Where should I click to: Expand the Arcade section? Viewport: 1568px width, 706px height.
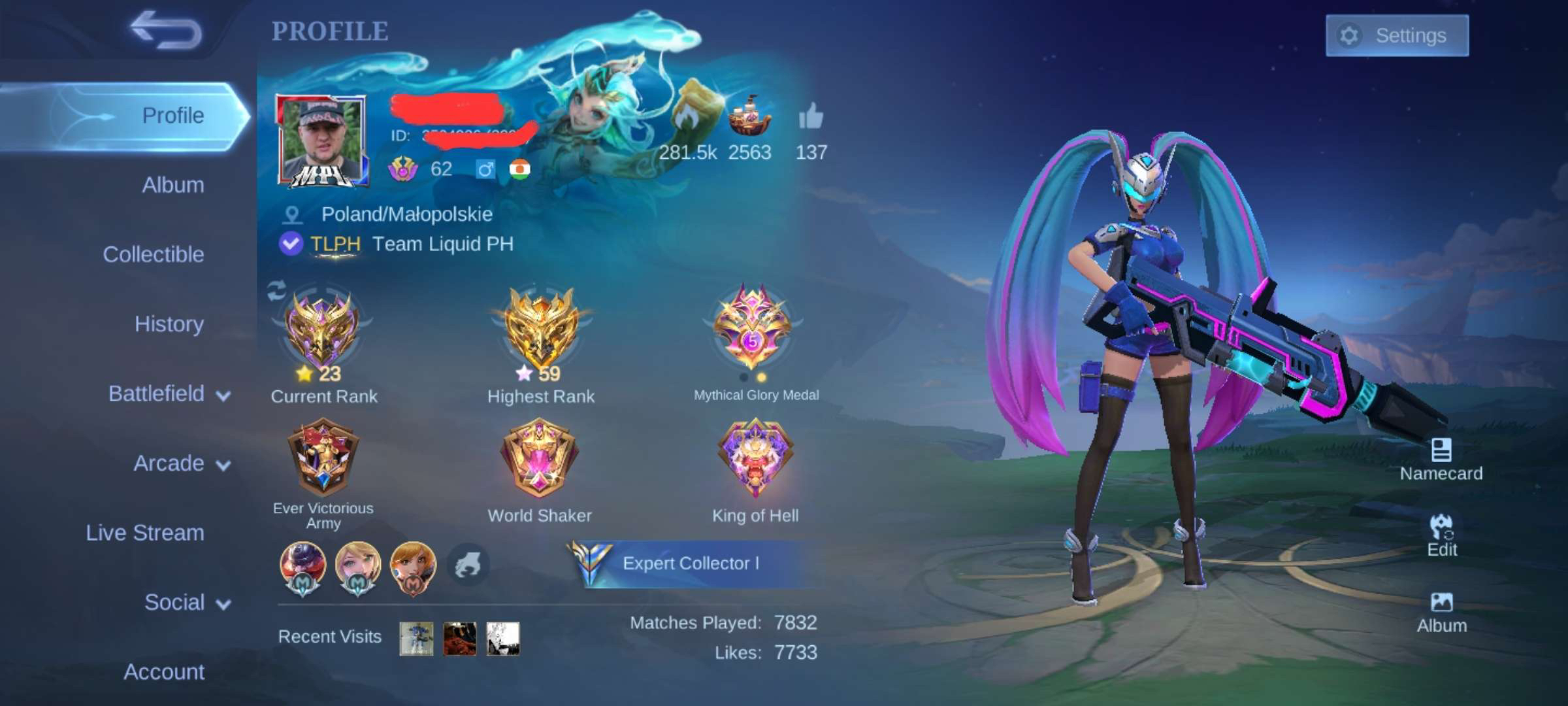[181, 463]
